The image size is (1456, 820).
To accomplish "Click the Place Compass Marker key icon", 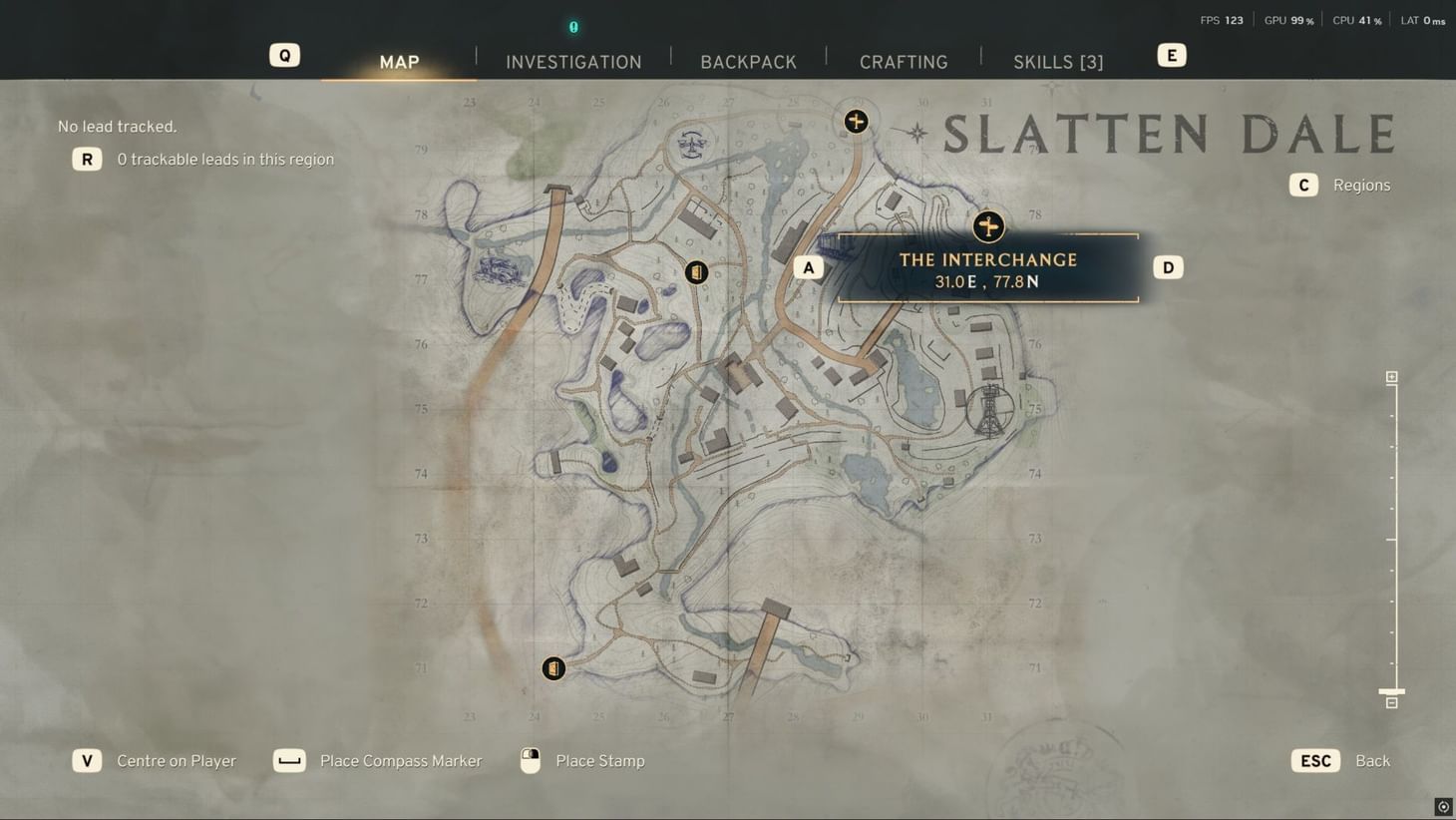I will click(289, 760).
